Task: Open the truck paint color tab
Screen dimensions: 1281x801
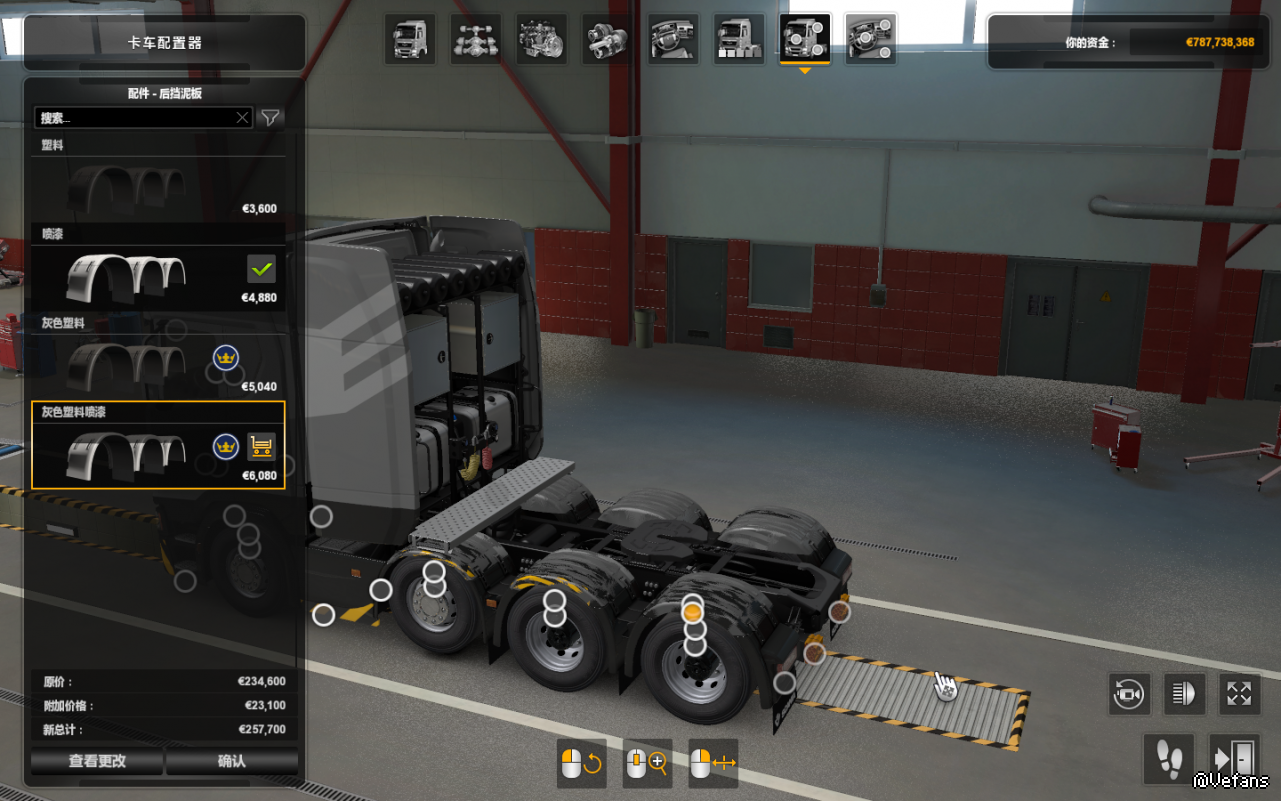Action: [739, 39]
